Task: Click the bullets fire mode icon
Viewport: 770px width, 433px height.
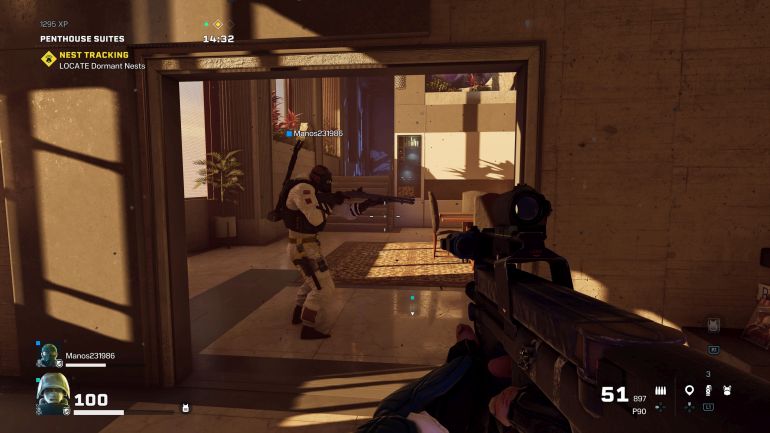Action: [660, 390]
